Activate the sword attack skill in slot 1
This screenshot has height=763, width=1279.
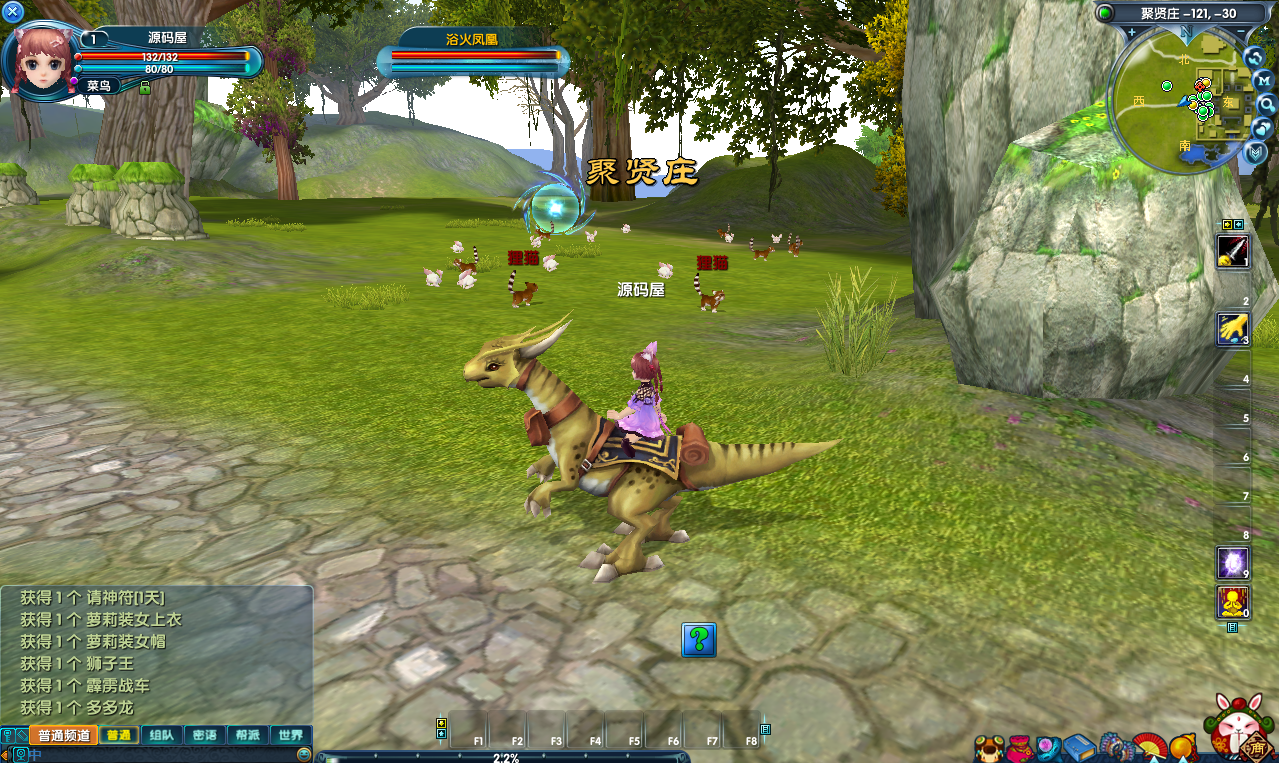point(1233,252)
